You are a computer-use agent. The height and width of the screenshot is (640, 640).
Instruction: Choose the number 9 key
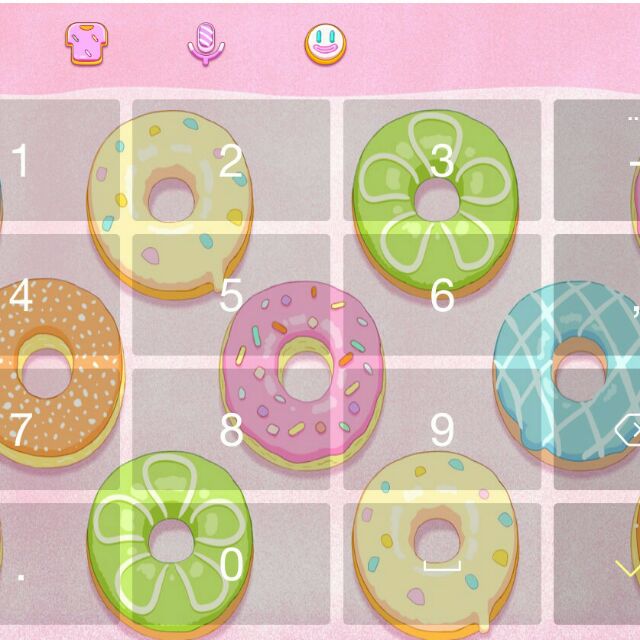[x=442, y=429]
